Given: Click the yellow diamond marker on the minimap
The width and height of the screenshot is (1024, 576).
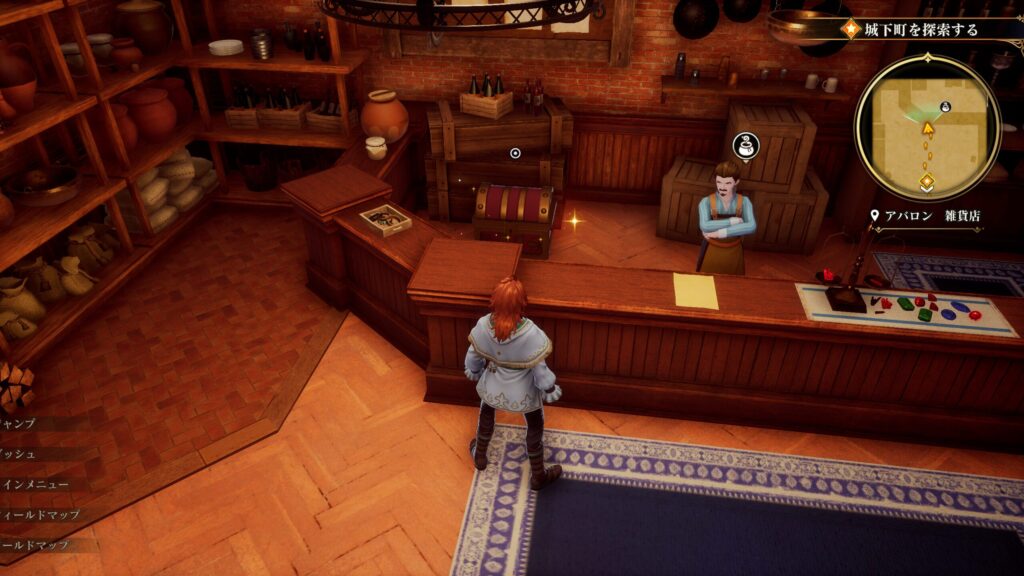Looking at the screenshot, I should [x=927, y=182].
